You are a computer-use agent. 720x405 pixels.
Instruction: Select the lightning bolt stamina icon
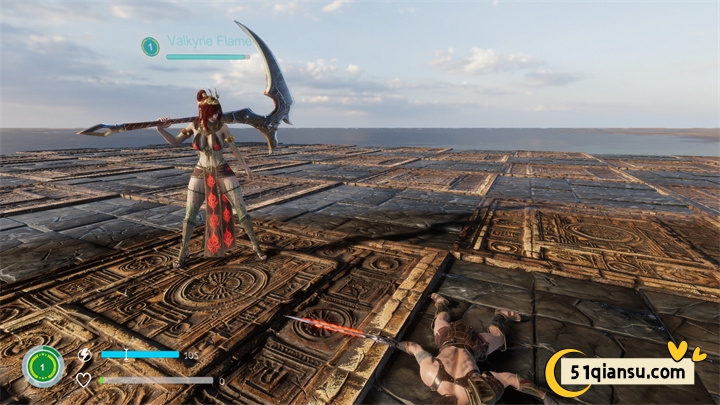click(x=84, y=354)
